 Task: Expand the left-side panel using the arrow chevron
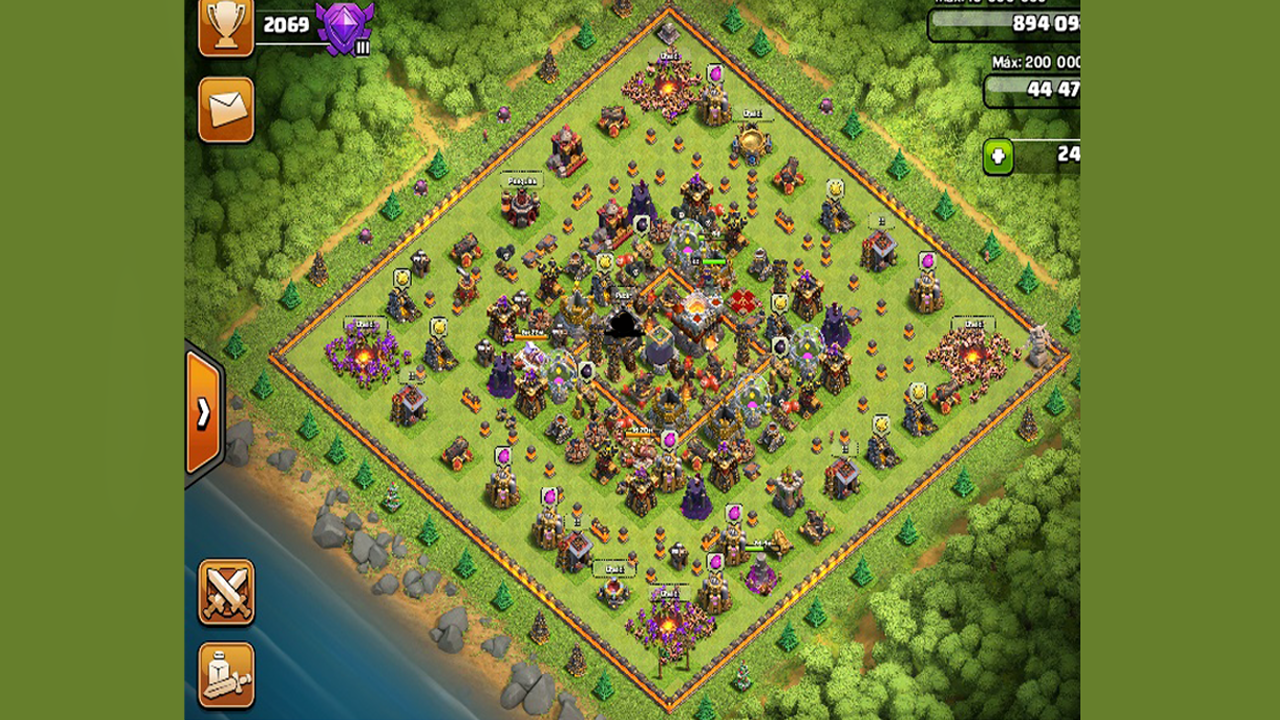pos(207,410)
